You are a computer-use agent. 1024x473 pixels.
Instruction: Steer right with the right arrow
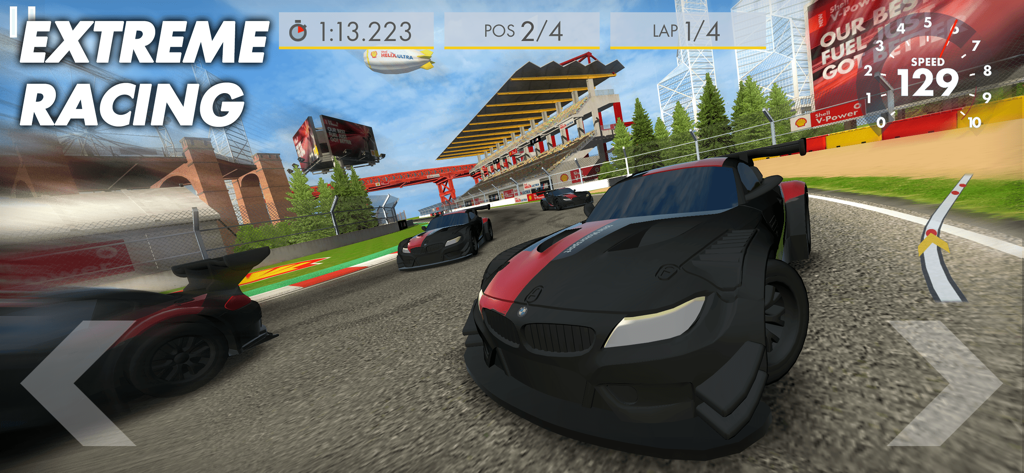pos(943,383)
